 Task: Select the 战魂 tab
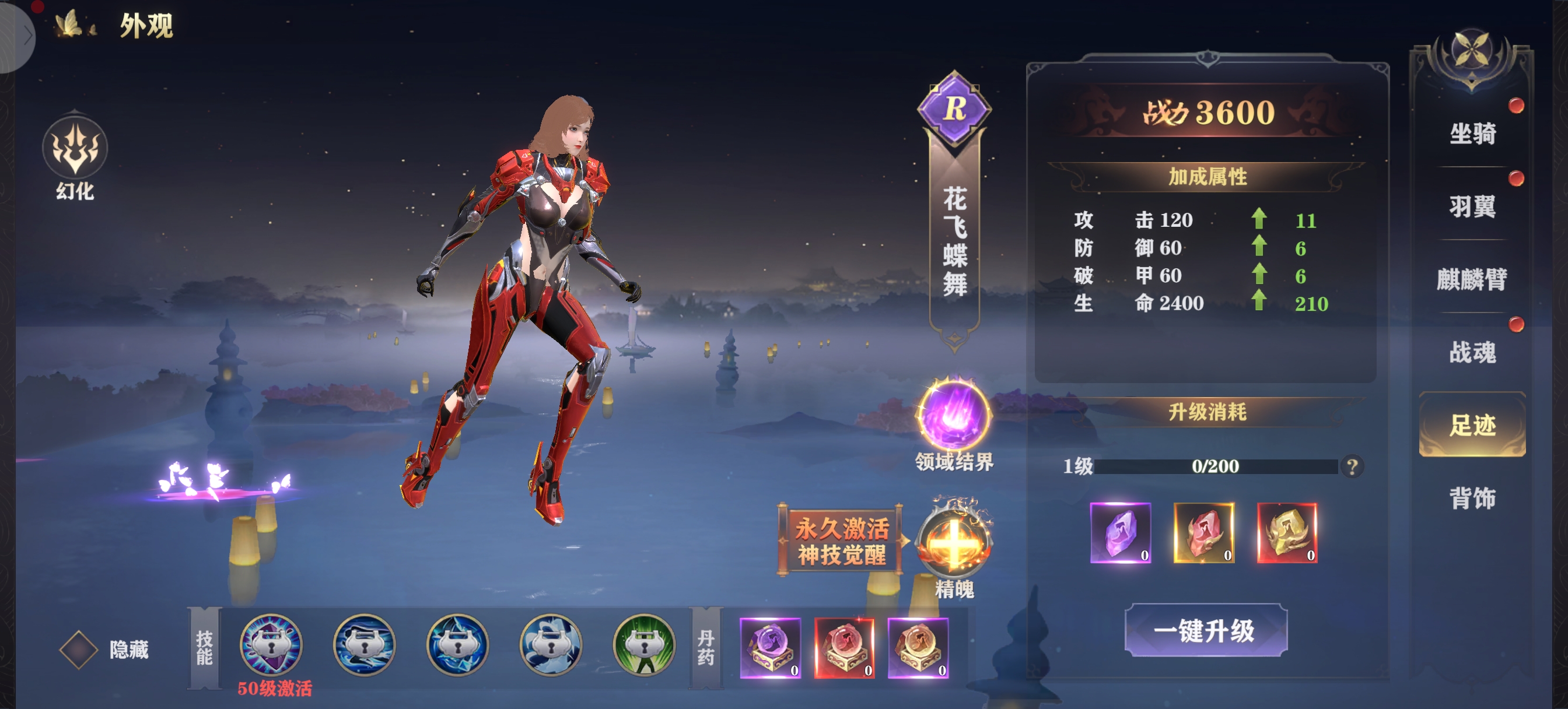1472,352
